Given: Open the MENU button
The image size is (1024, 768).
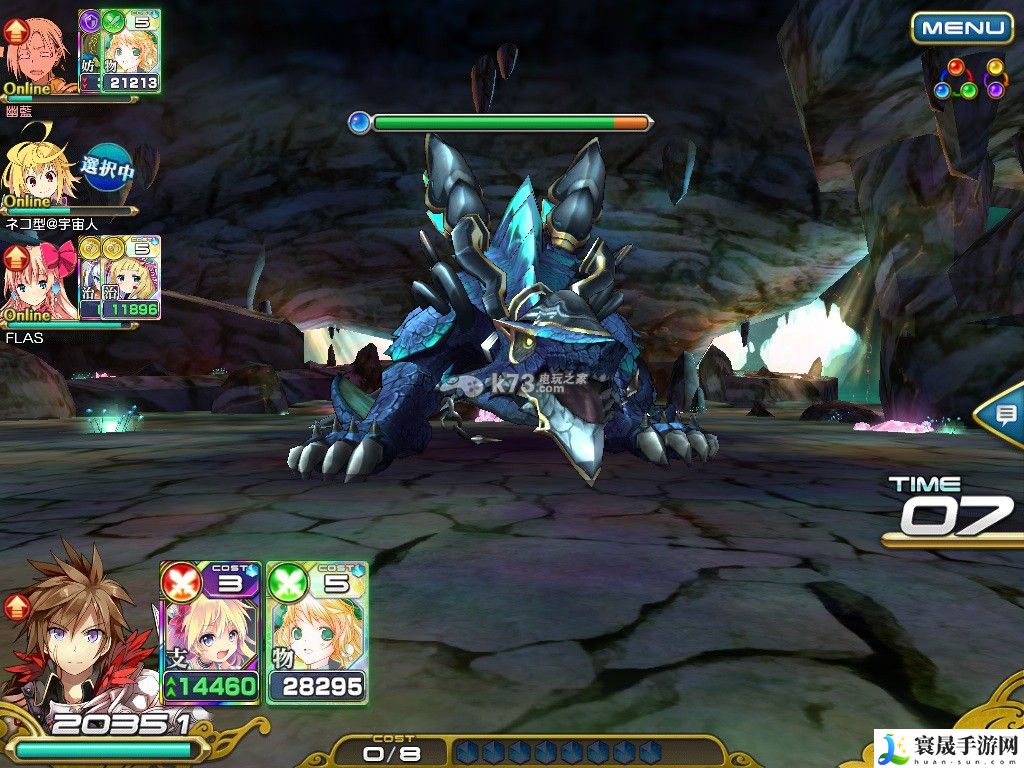Looking at the screenshot, I should (x=961, y=27).
